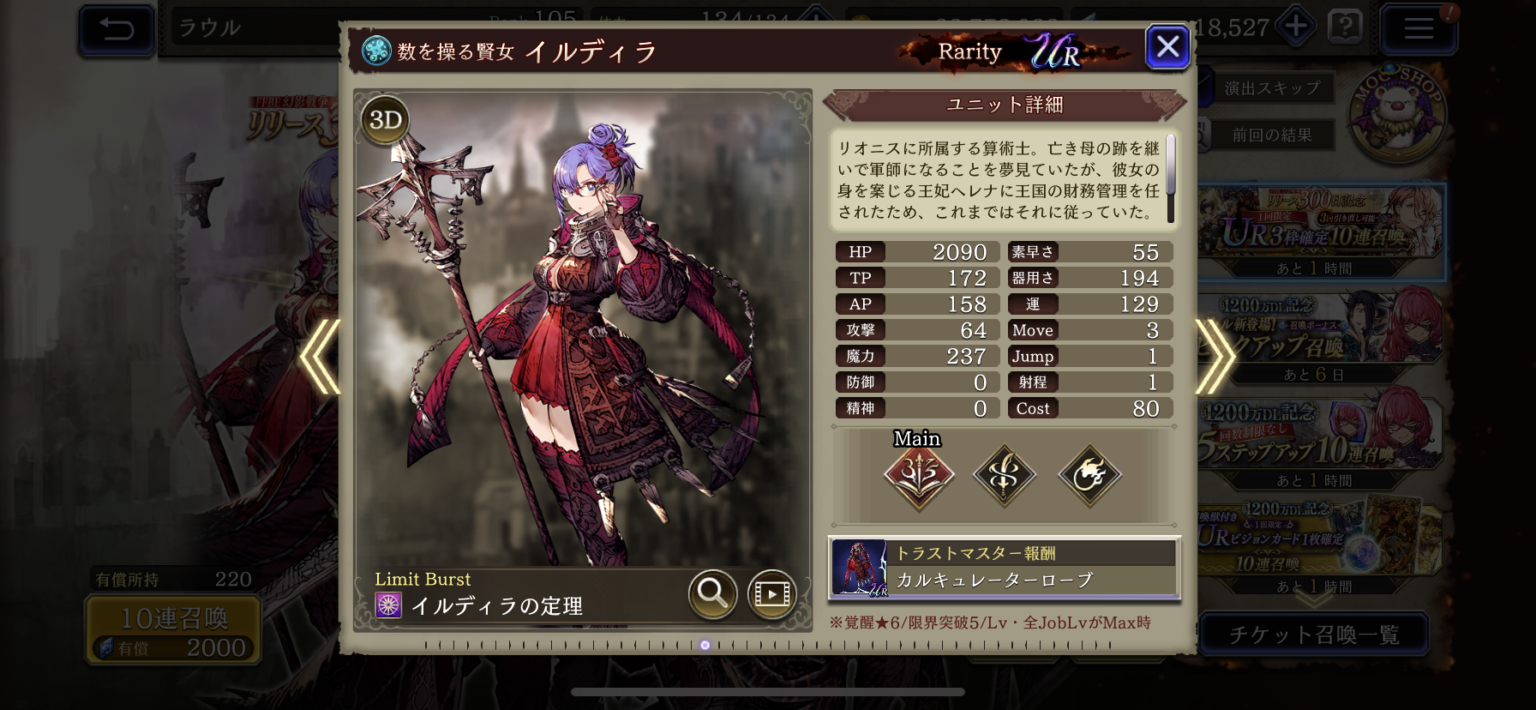Go back with the return arrow
The height and width of the screenshot is (710, 1536).
[x=116, y=29]
